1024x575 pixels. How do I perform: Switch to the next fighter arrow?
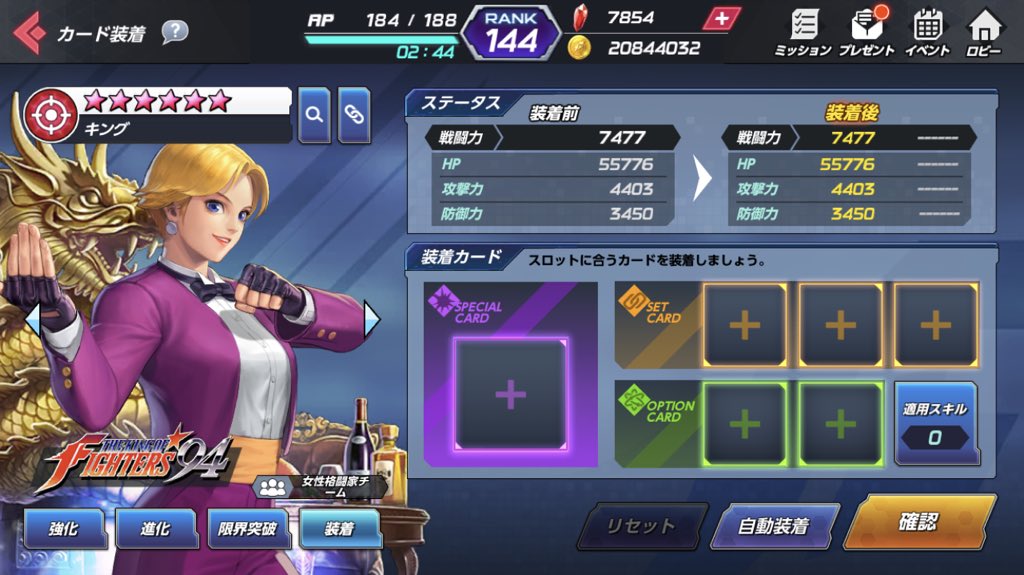coord(372,319)
